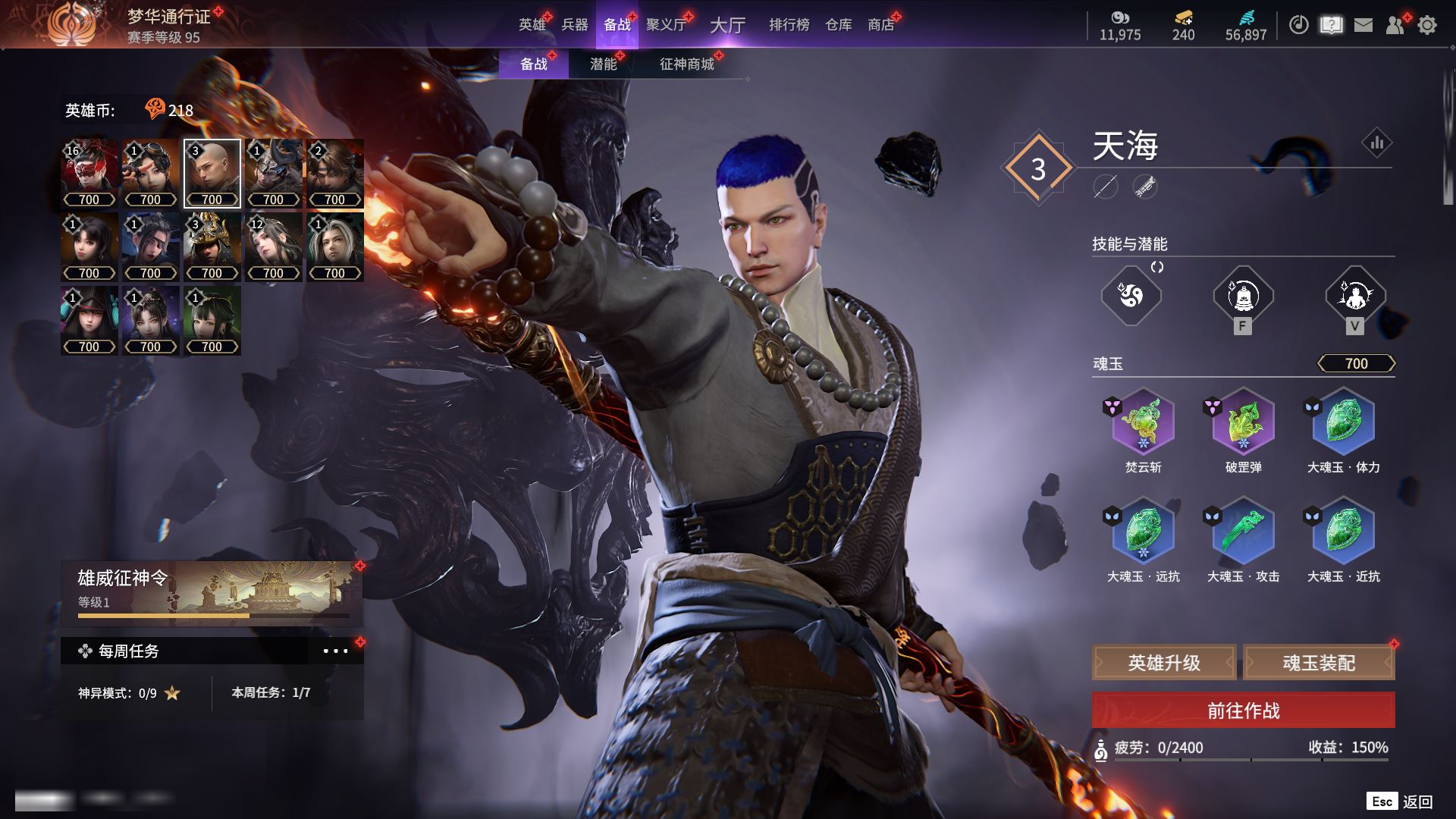The image size is (1456, 819).
Task: Click the 英雄升级 hero upgrade button
Action: click(x=1164, y=664)
